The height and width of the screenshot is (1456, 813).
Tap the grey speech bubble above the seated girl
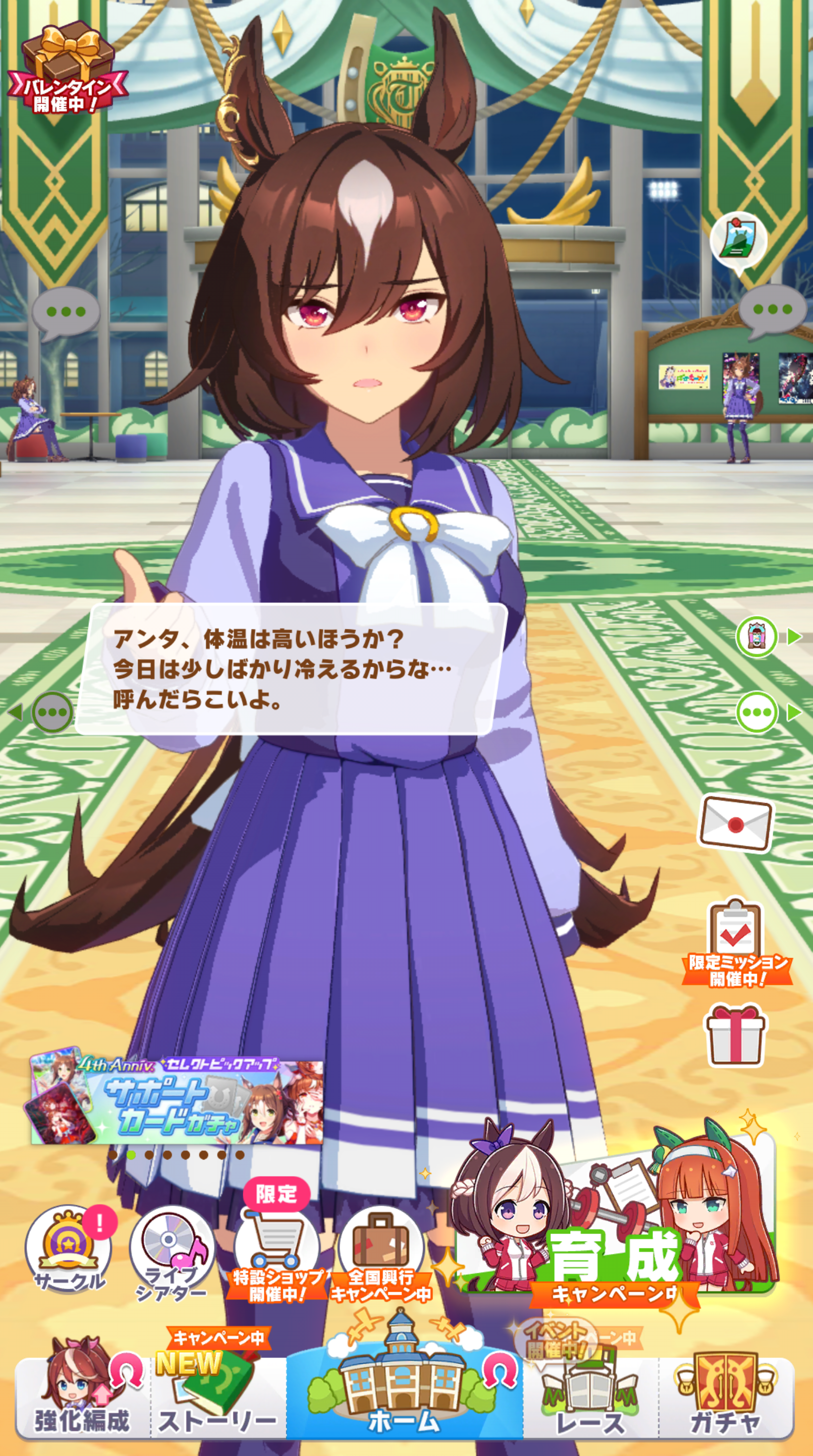coord(66,313)
